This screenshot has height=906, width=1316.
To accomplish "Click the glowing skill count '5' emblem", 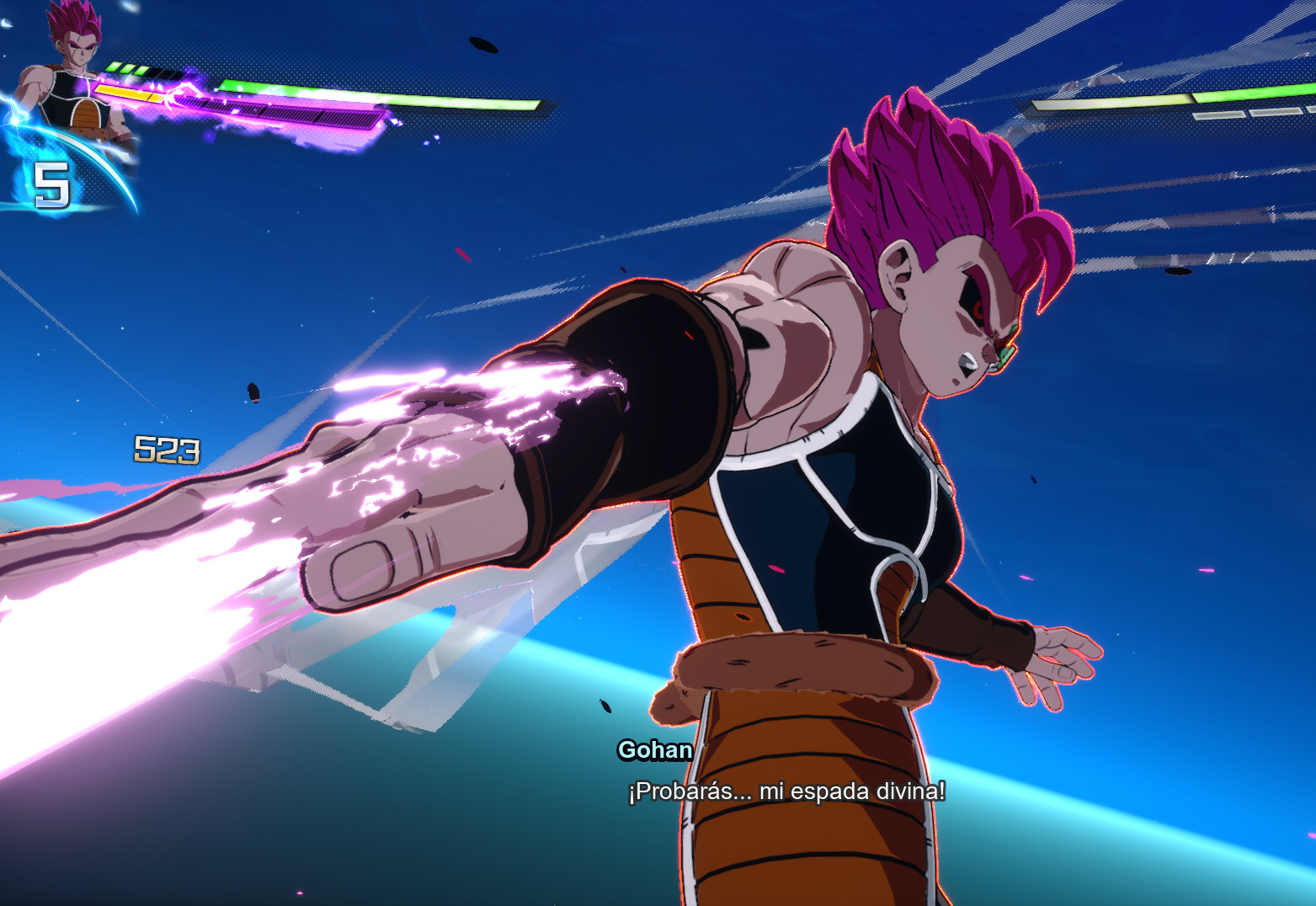I will coord(51,184).
